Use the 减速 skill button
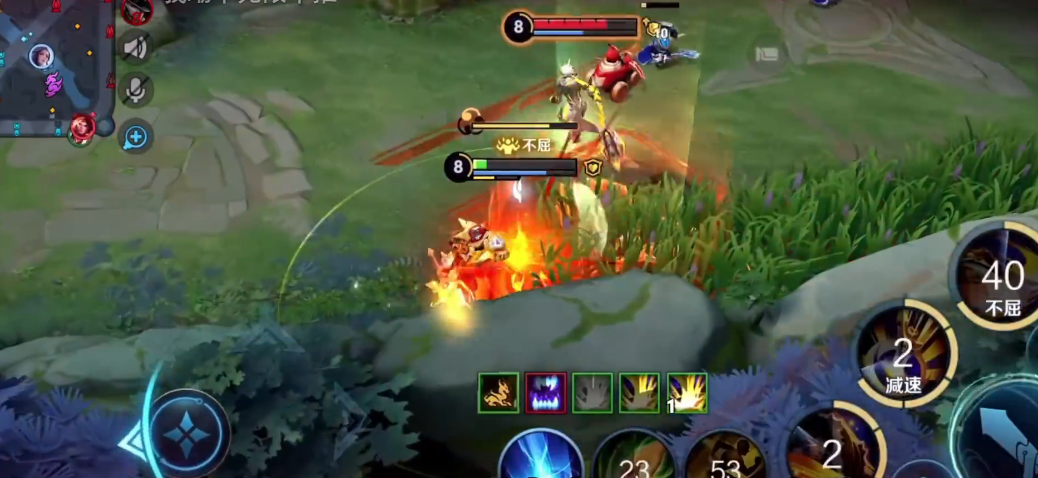Viewport: 1038px width, 478px height. (x=903, y=354)
